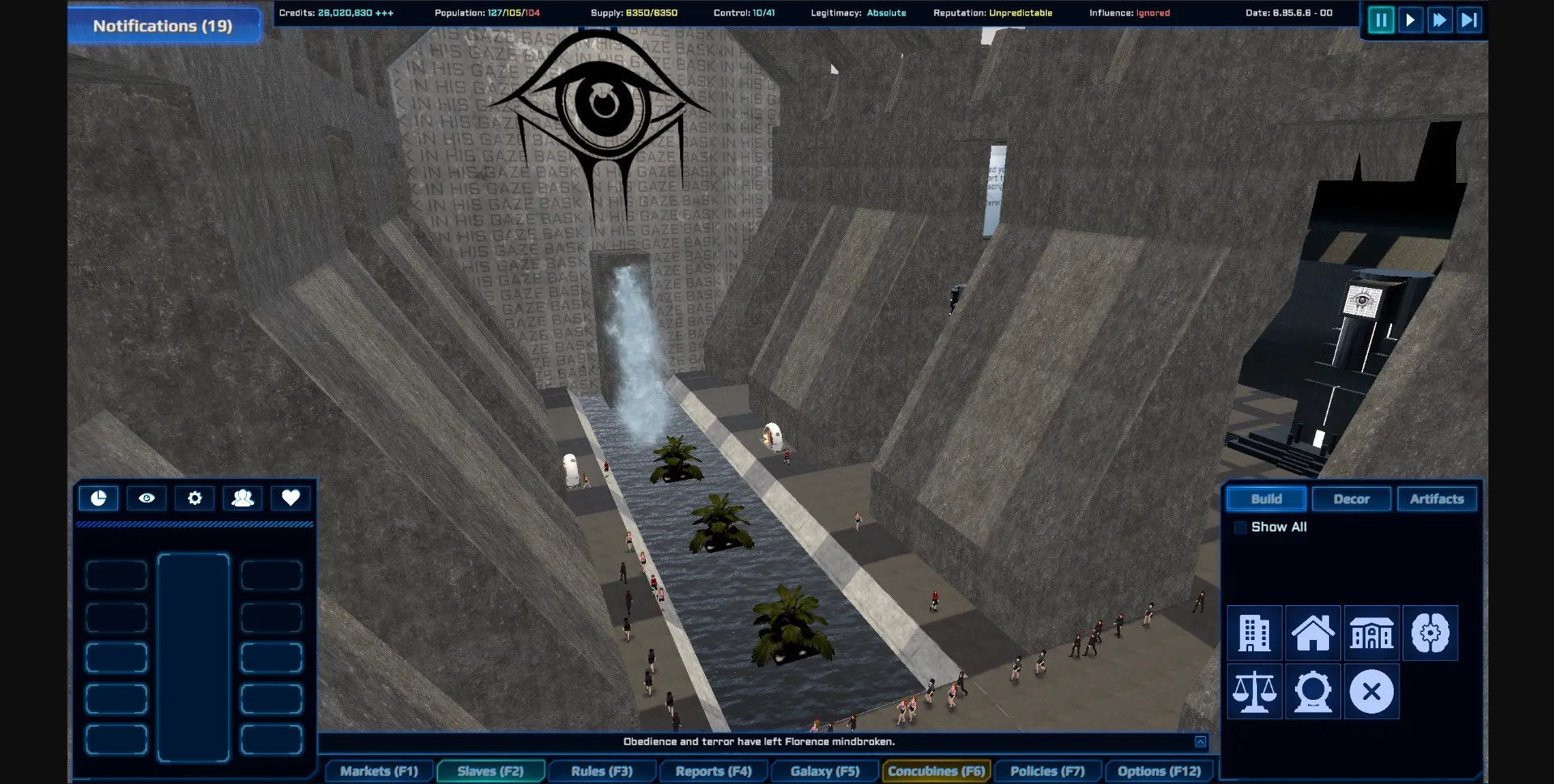Click the portal-gear building icon

[1313, 692]
